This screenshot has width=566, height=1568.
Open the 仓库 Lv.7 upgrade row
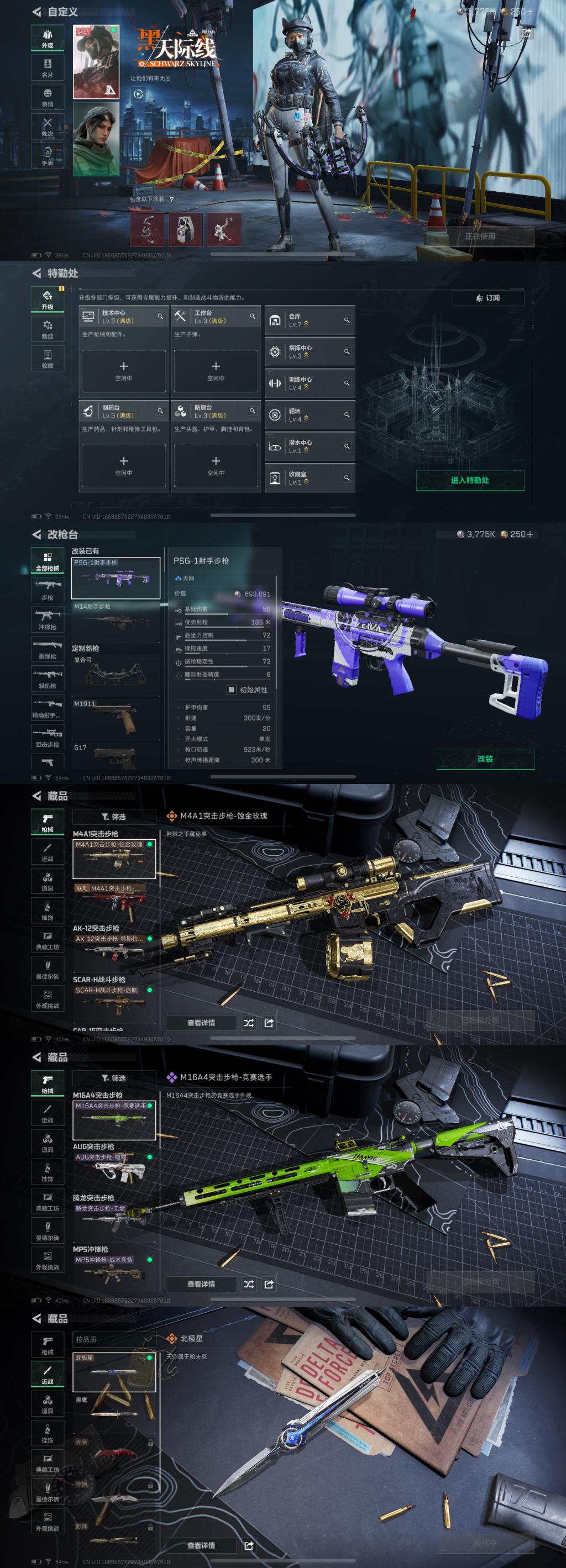(310, 320)
